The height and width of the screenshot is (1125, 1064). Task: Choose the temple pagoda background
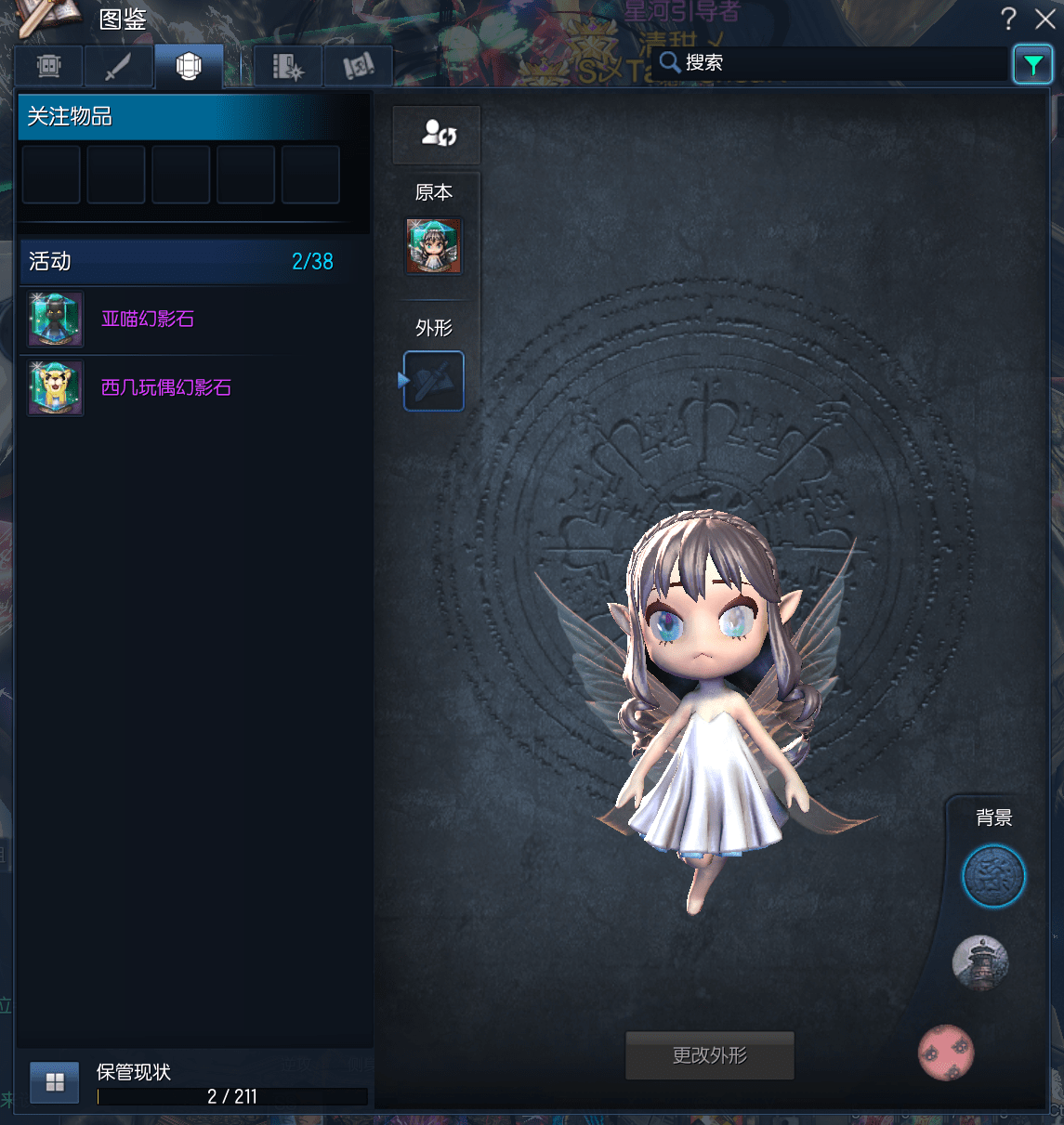coord(980,962)
